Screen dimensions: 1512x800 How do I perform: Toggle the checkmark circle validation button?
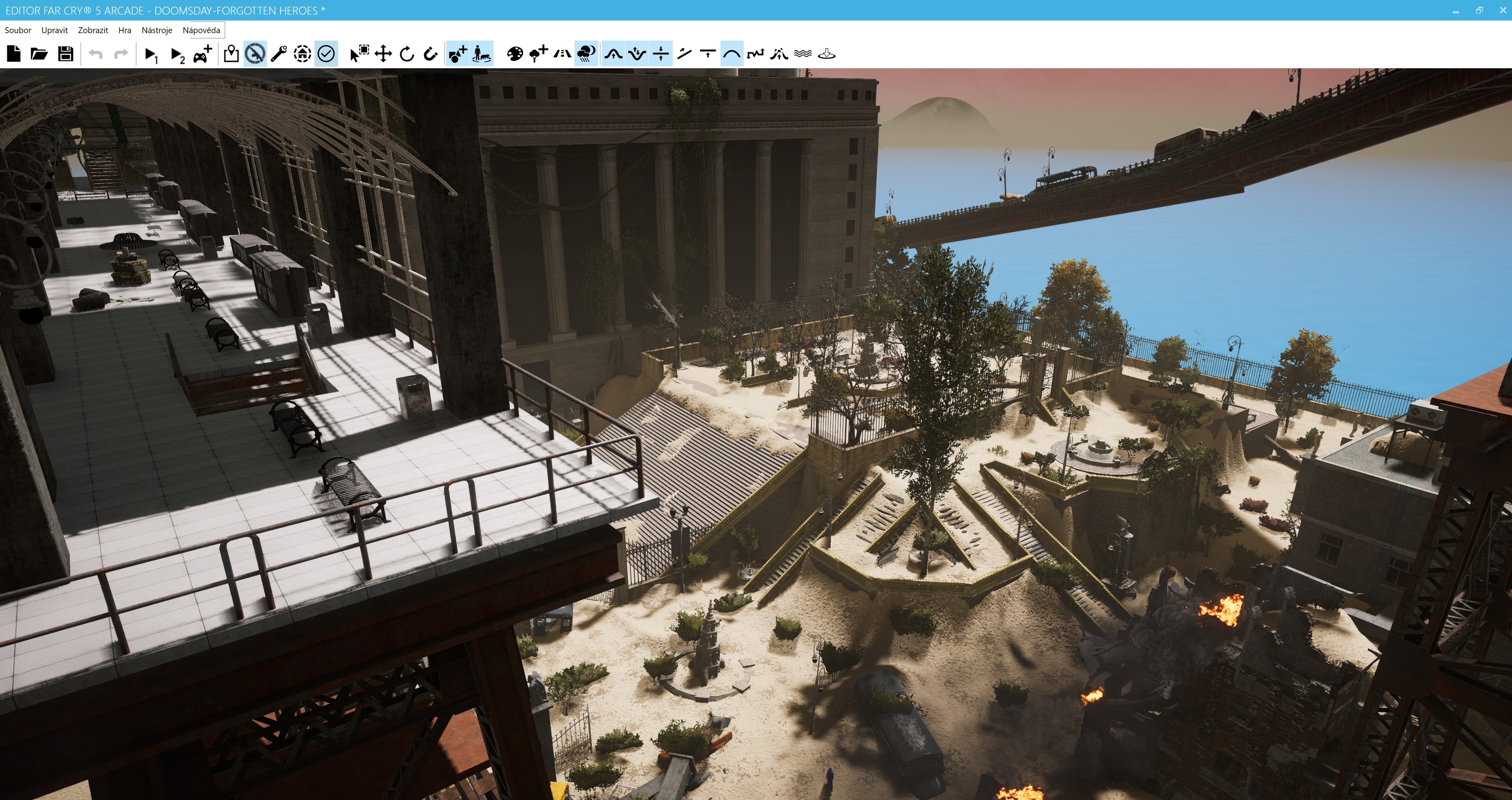point(326,54)
